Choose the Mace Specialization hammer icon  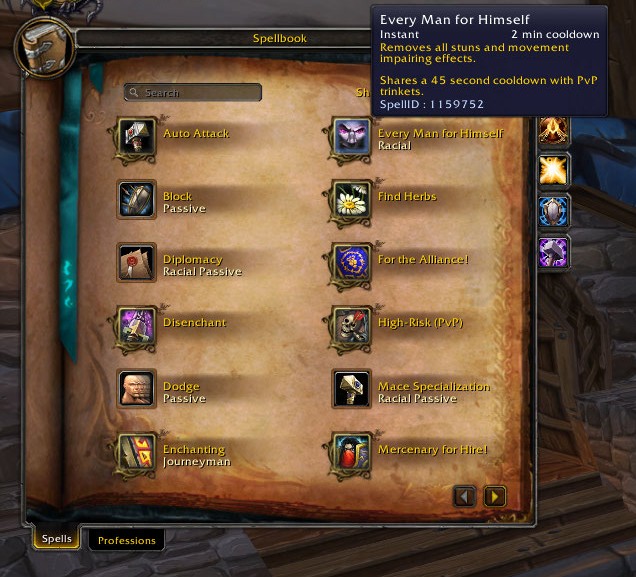[x=351, y=389]
